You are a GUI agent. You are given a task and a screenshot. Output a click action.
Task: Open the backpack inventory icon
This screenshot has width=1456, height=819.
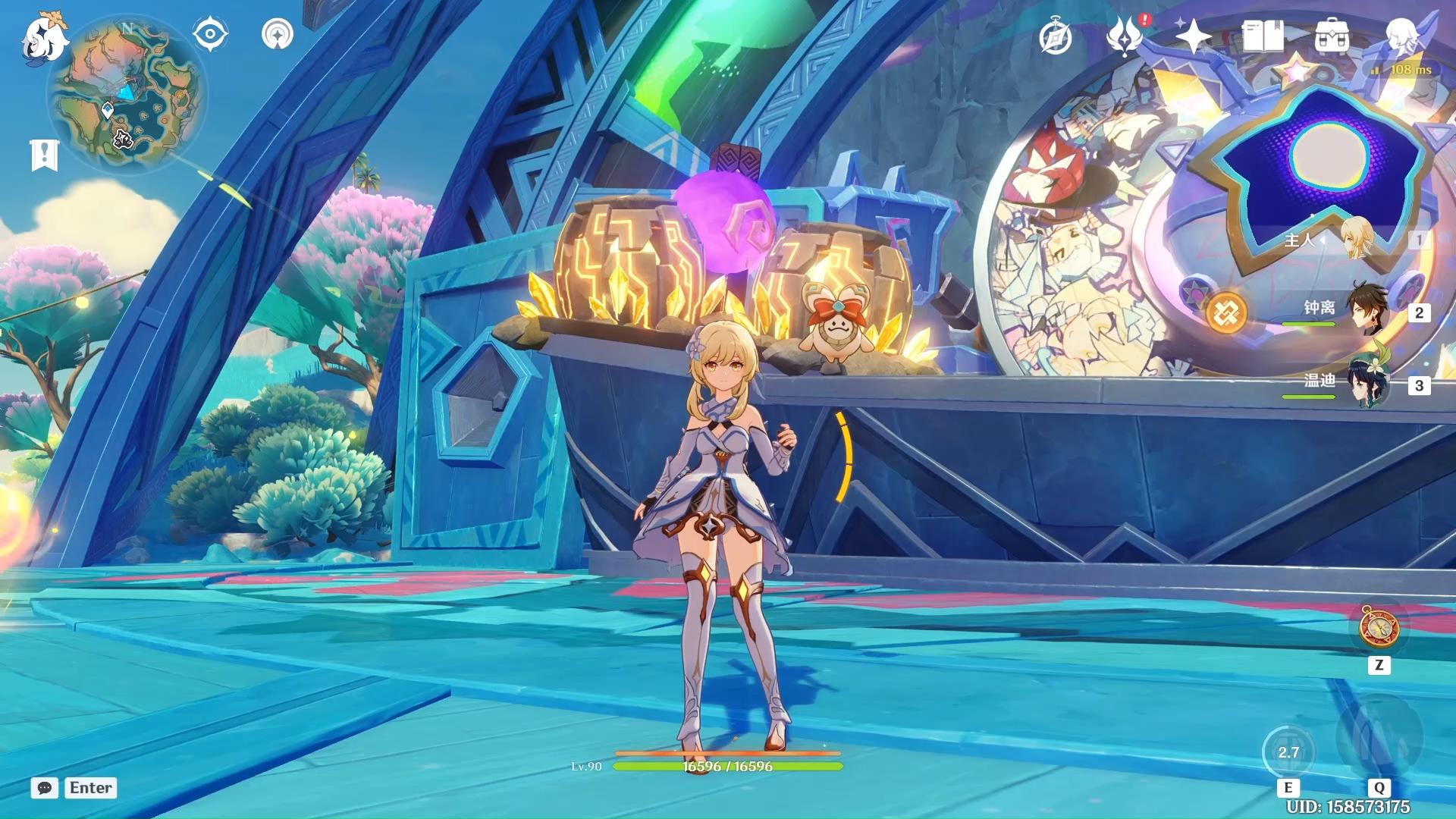pyautogui.click(x=1332, y=36)
